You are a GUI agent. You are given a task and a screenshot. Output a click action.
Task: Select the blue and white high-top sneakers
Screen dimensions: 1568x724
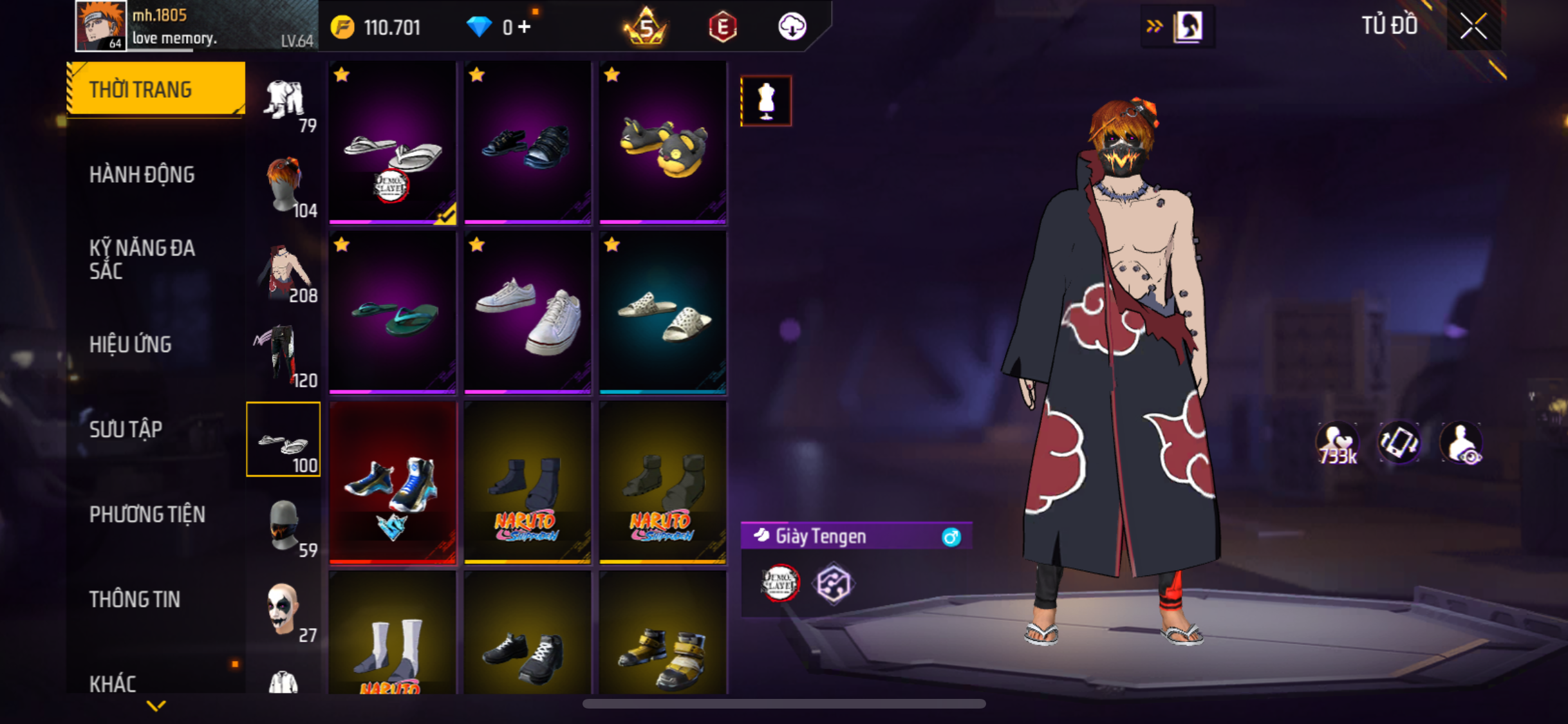tap(393, 483)
